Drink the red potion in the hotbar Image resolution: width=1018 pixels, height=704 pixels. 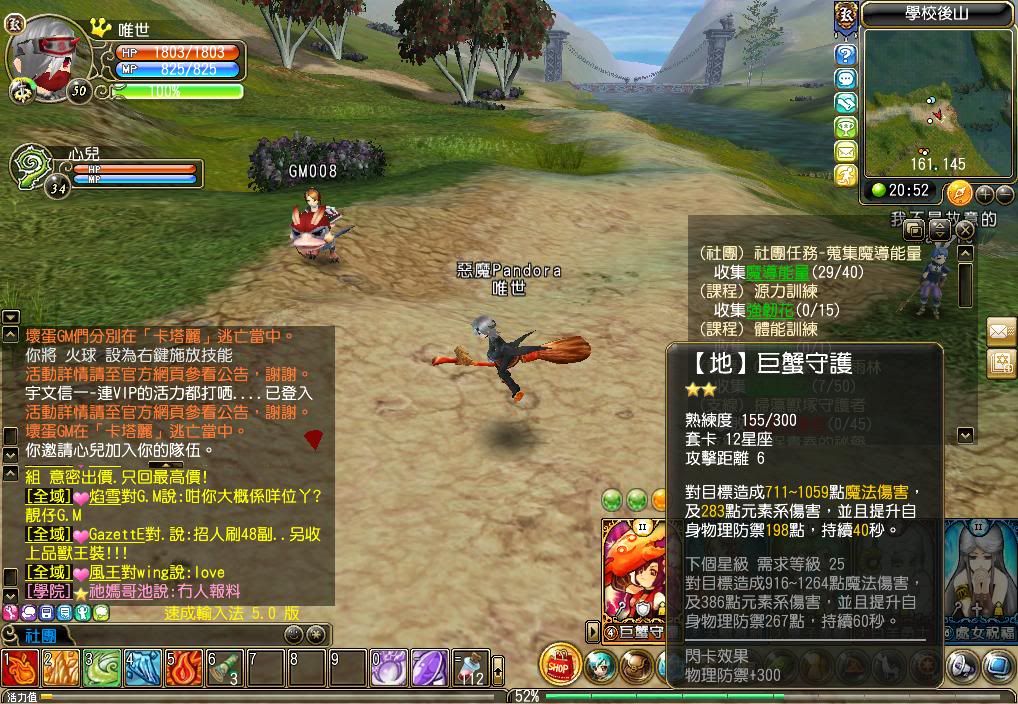[470, 667]
